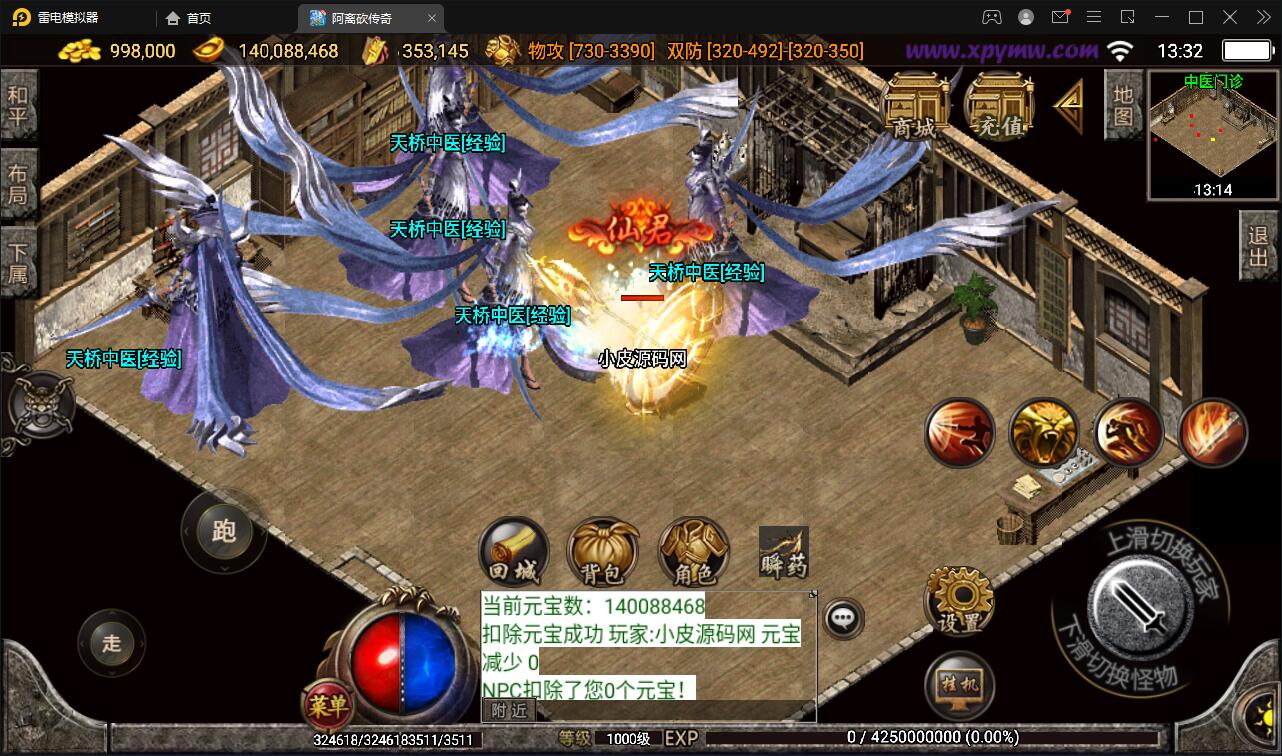Open the 角色 character panel icon
The height and width of the screenshot is (756, 1282).
(x=693, y=549)
